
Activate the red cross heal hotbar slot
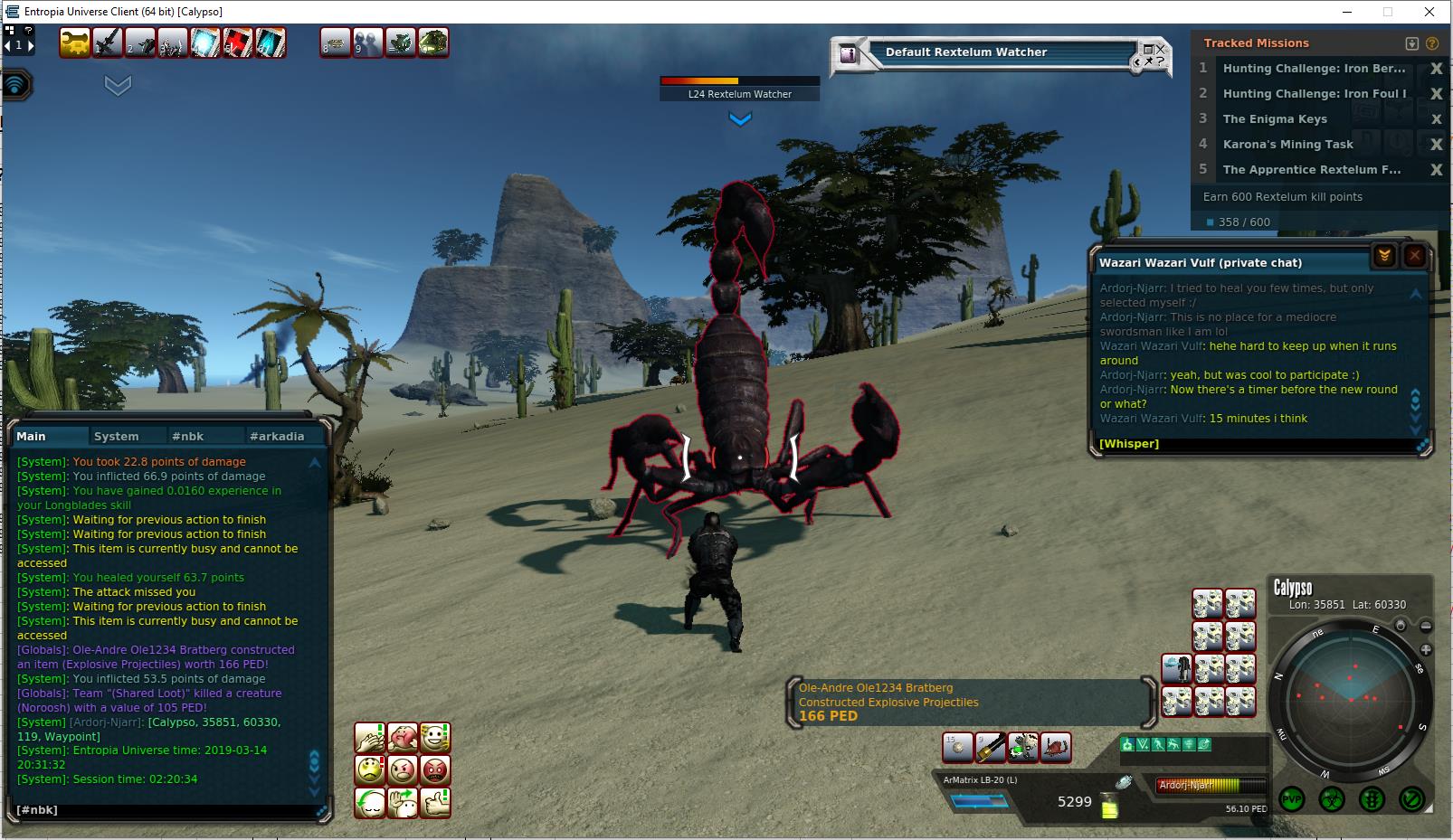point(238,42)
